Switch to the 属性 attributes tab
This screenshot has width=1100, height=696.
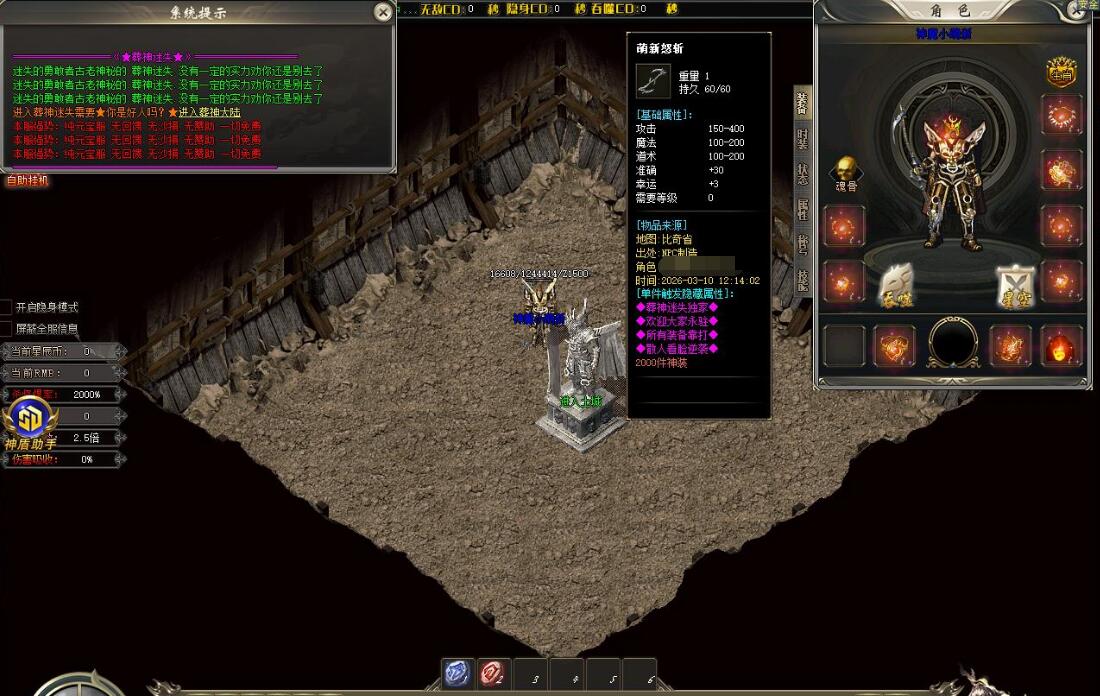(802, 209)
